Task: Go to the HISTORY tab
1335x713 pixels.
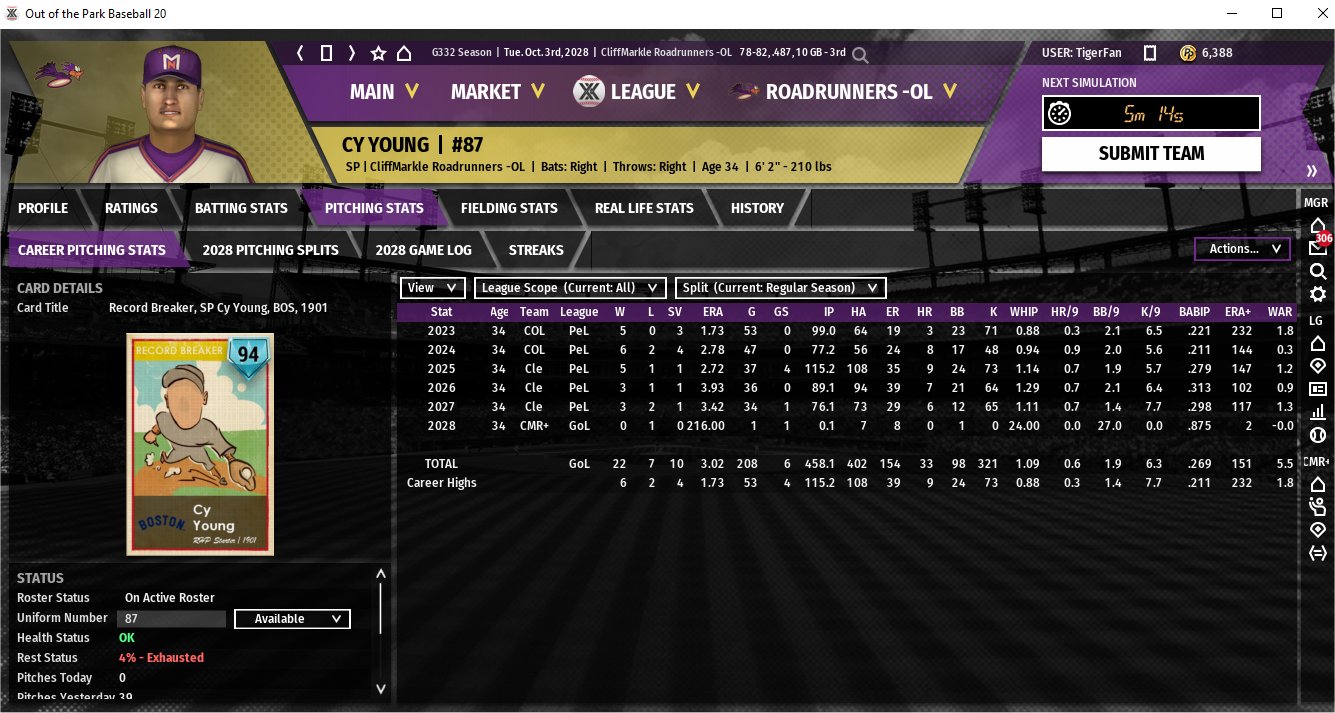Action: [757, 208]
